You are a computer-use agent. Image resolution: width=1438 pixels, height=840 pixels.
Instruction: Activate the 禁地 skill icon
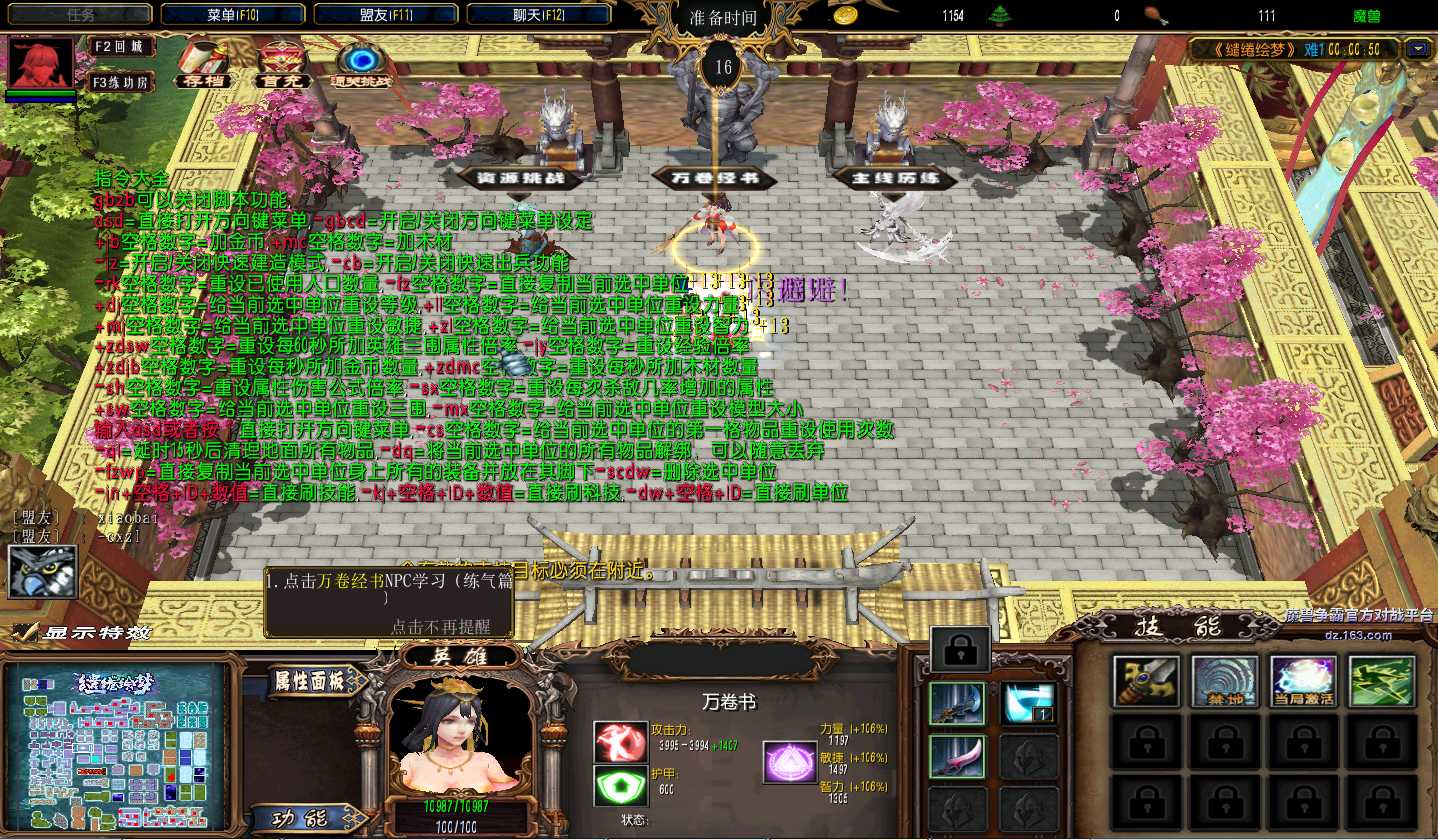pyautogui.click(x=1225, y=681)
